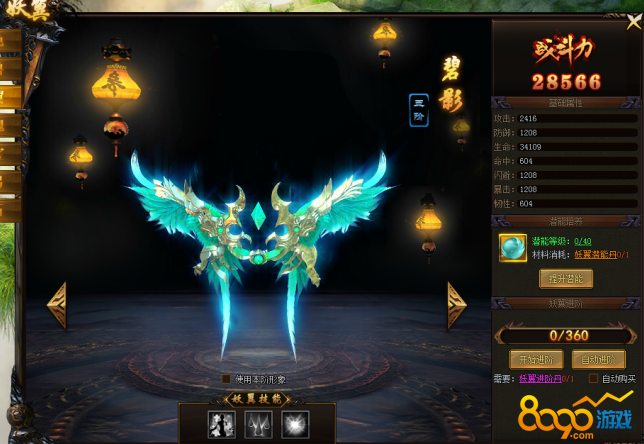
Task: Toggle the 自动购买 auto-buy checkbox
Action: (x=594, y=379)
